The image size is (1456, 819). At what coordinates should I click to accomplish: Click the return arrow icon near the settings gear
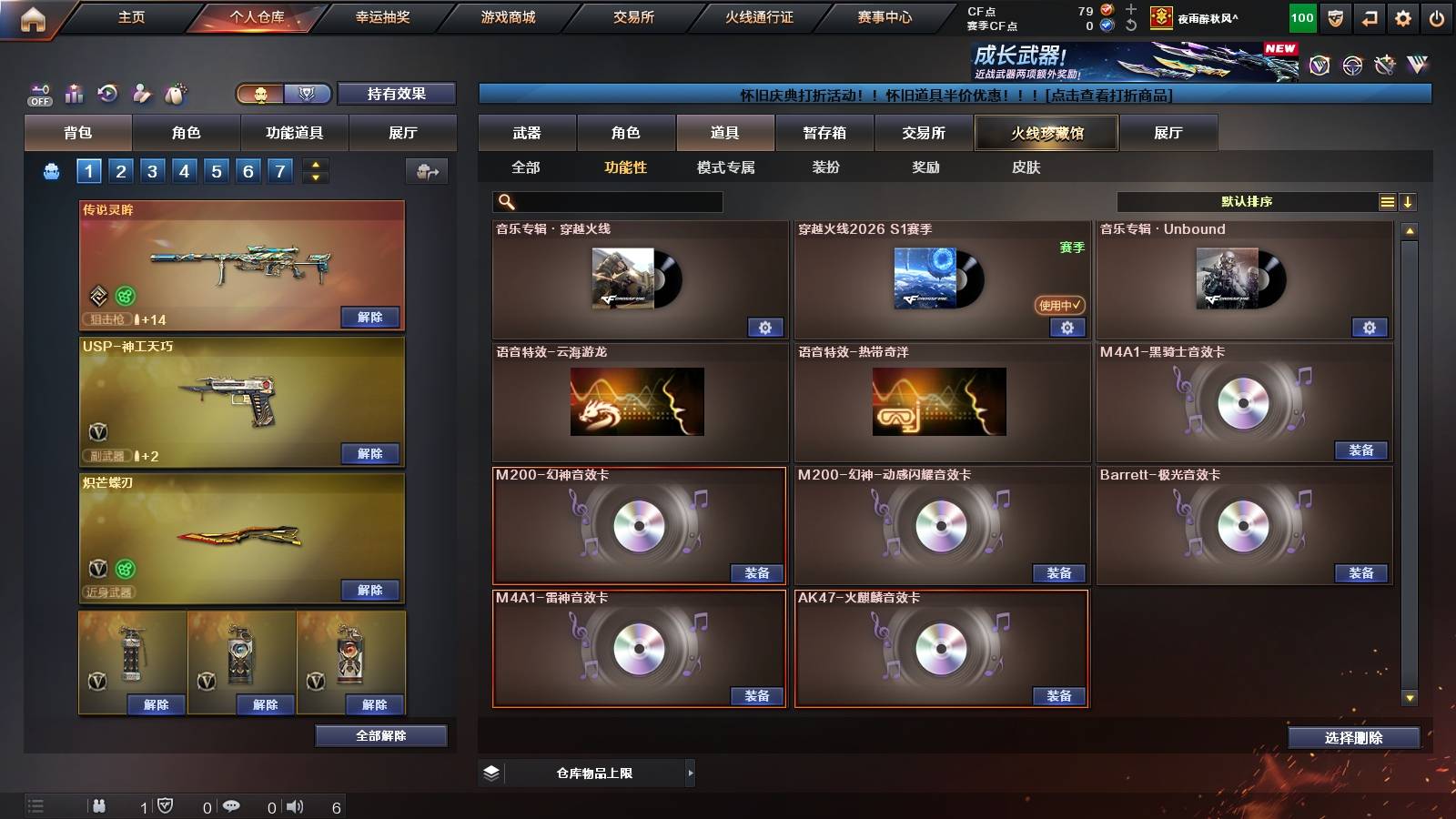coord(1368,16)
